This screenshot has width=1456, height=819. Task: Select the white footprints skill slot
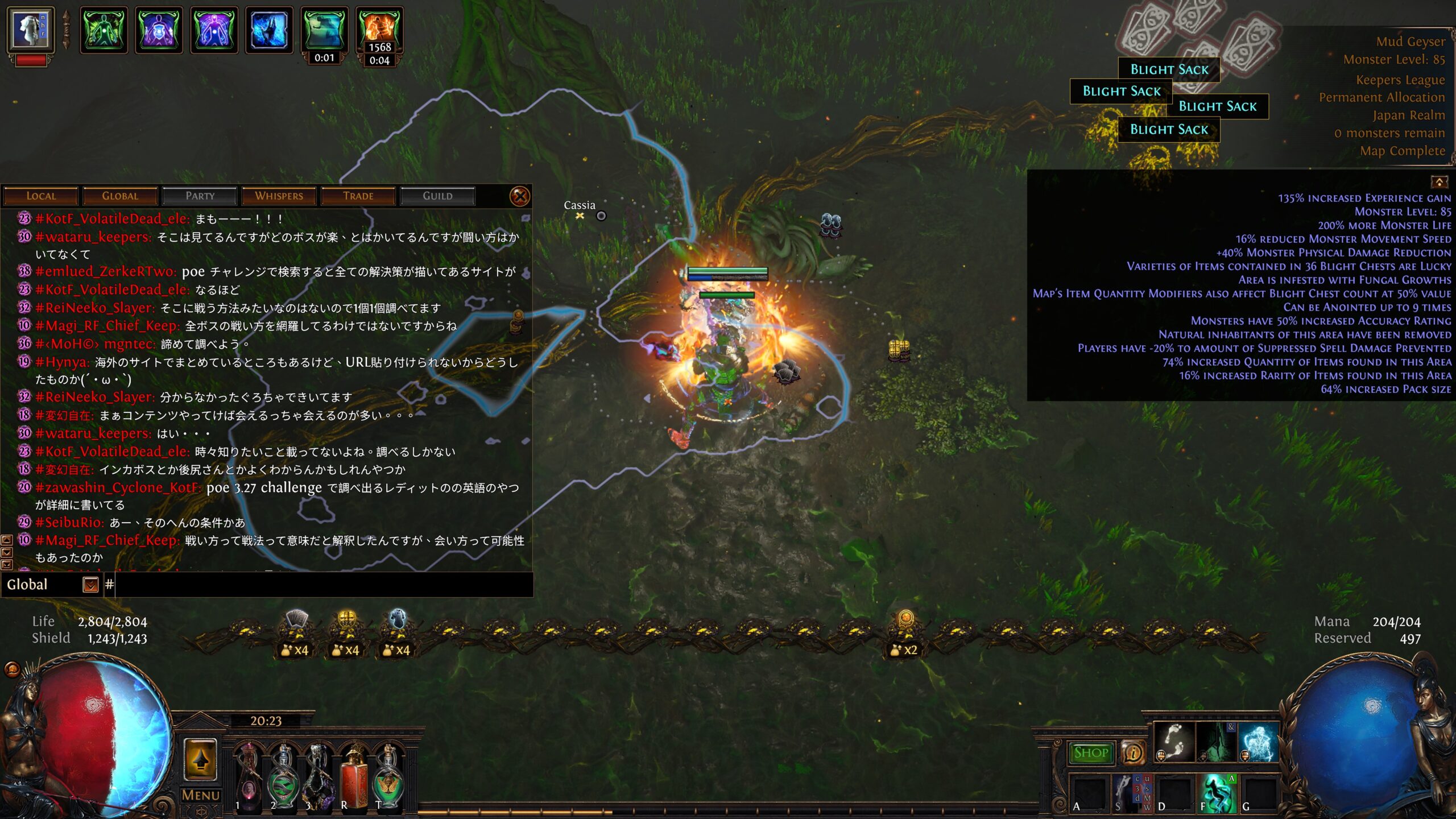(x=1173, y=742)
